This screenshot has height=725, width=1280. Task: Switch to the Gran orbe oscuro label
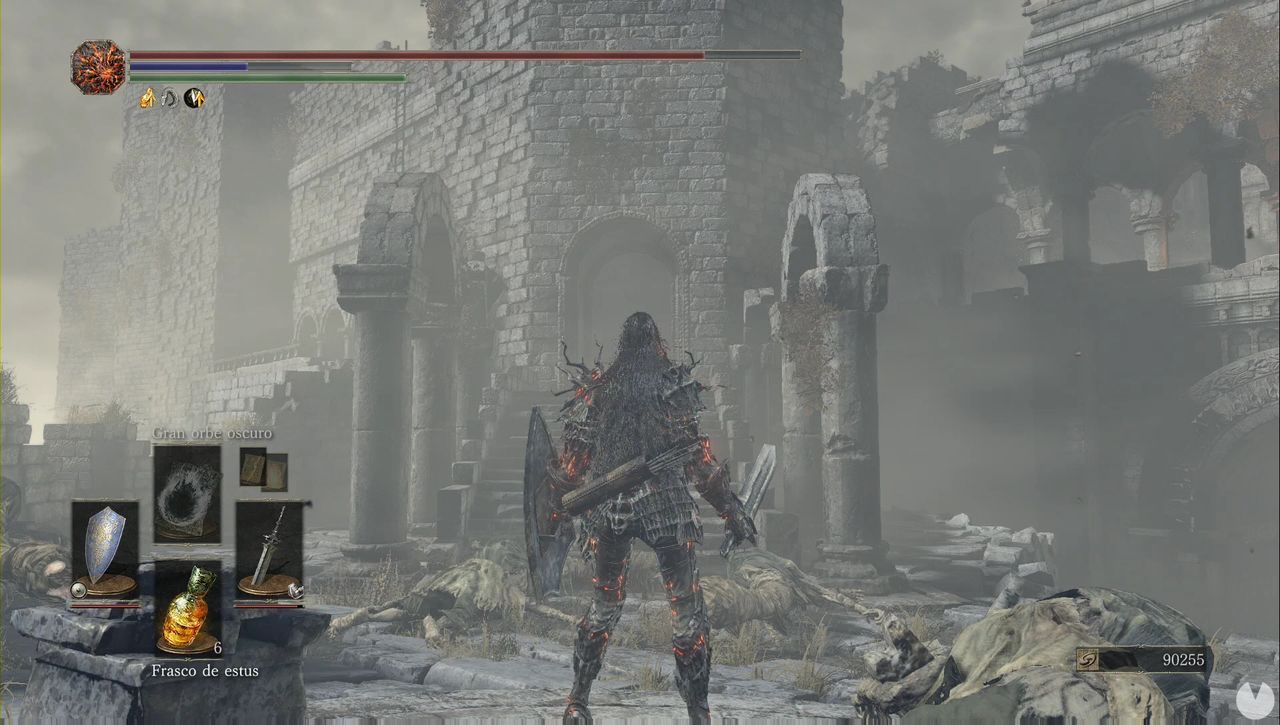click(212, 432)
